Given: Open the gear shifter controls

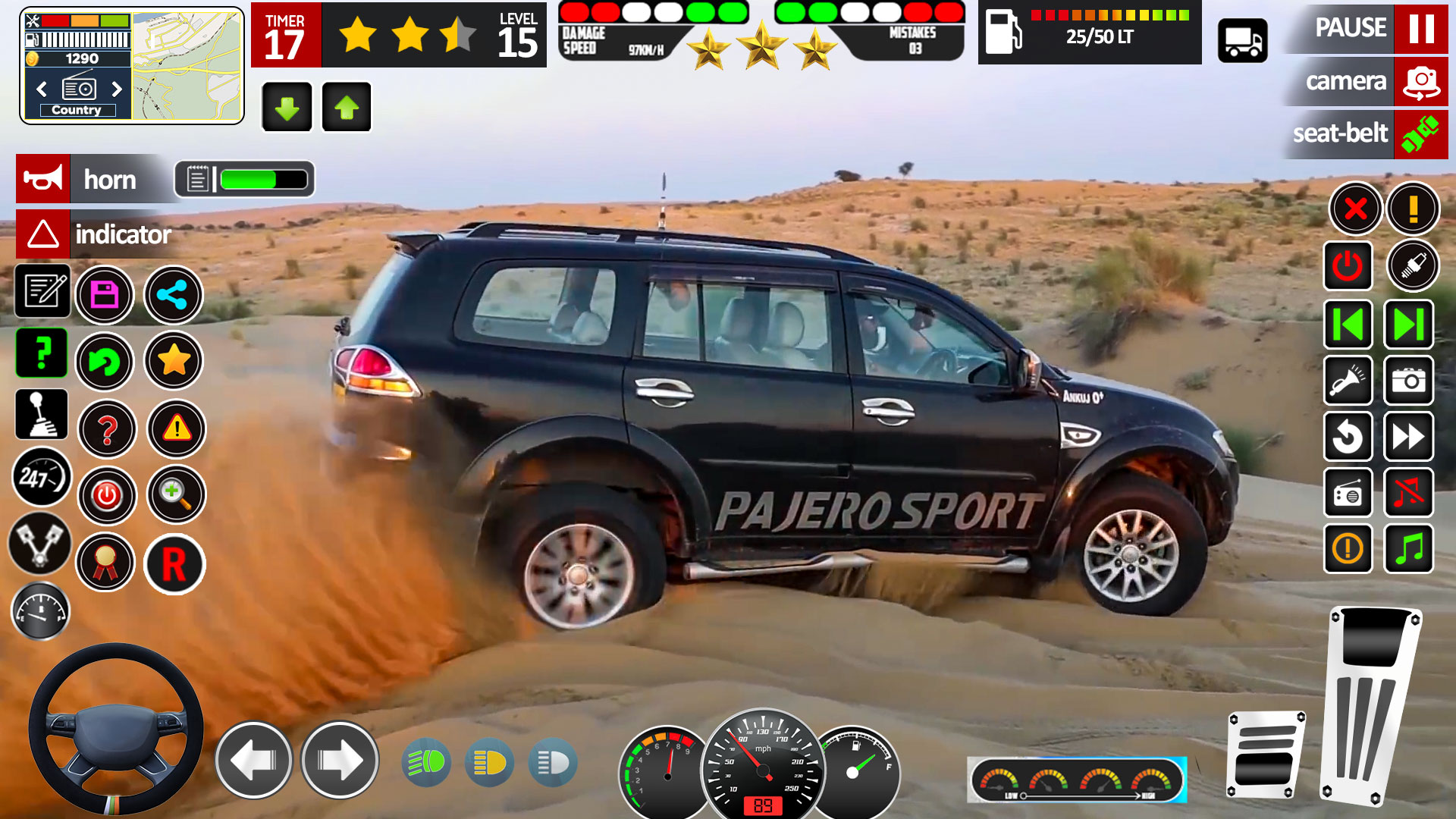Looking at the screenshot, I should [42, 416].
